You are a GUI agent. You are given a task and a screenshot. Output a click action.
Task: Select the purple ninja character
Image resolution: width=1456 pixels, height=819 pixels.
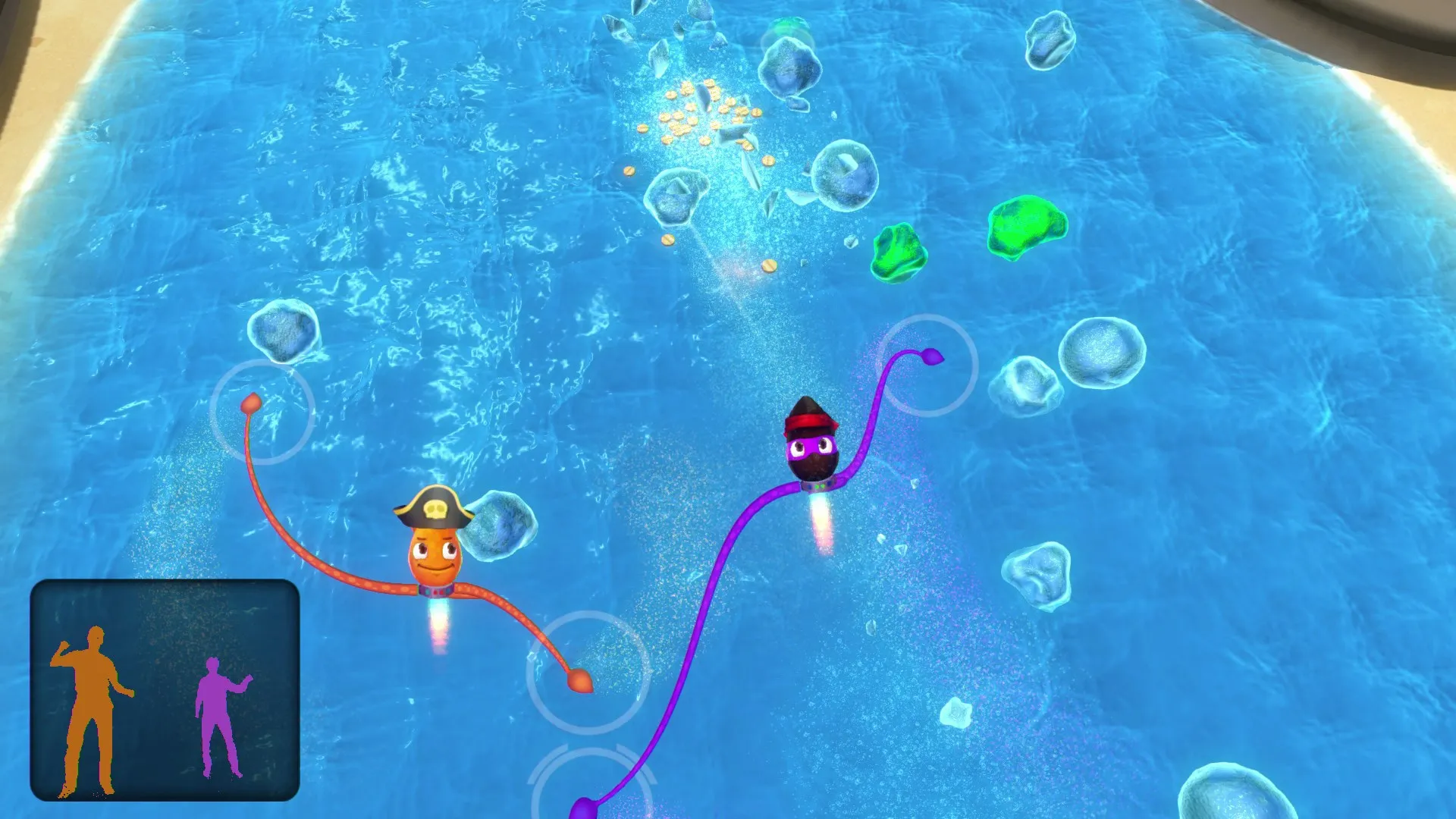[x=813, y=447]
